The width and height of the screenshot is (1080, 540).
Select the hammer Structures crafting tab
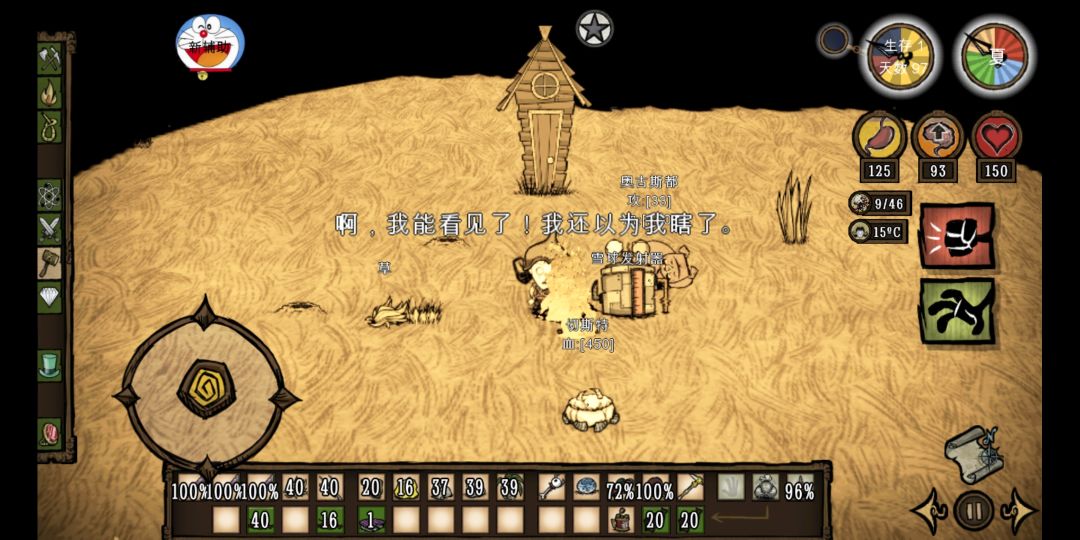pos(50,263)
